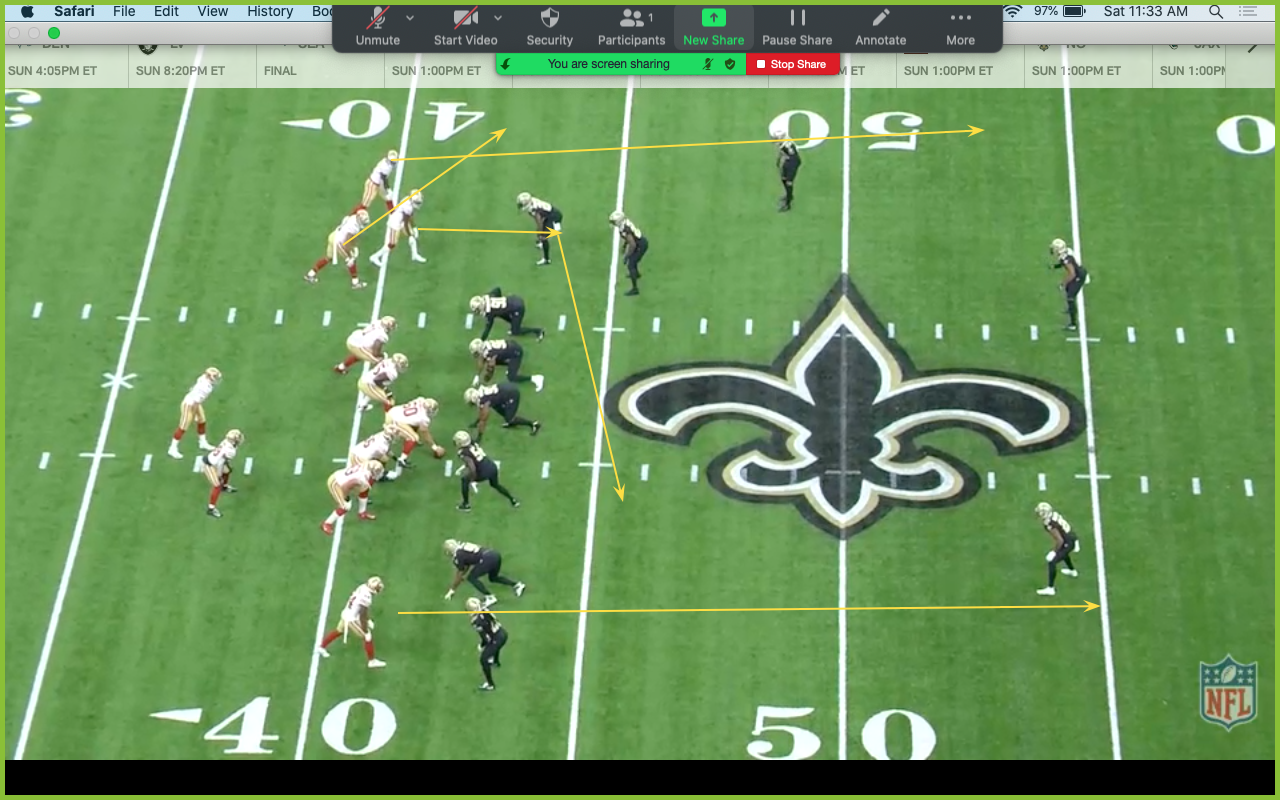Open the History menu
1280x800 pixels.
pos(269,11)
